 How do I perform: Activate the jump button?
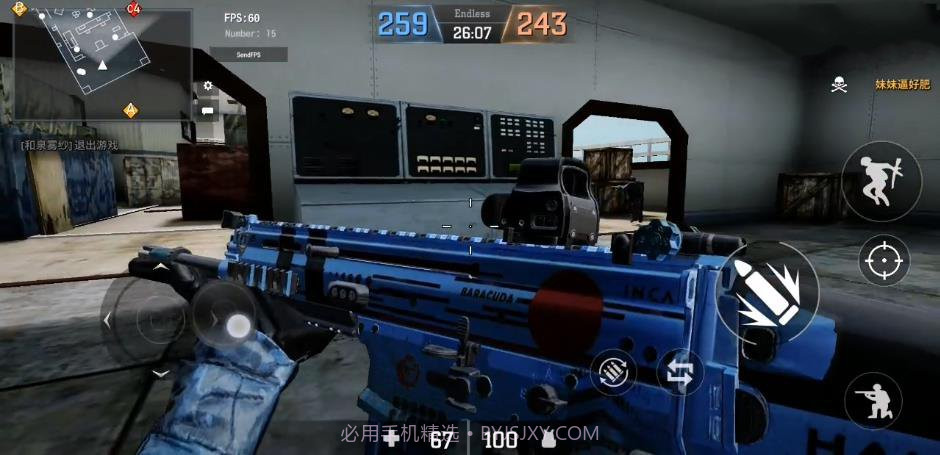[880, 182]
